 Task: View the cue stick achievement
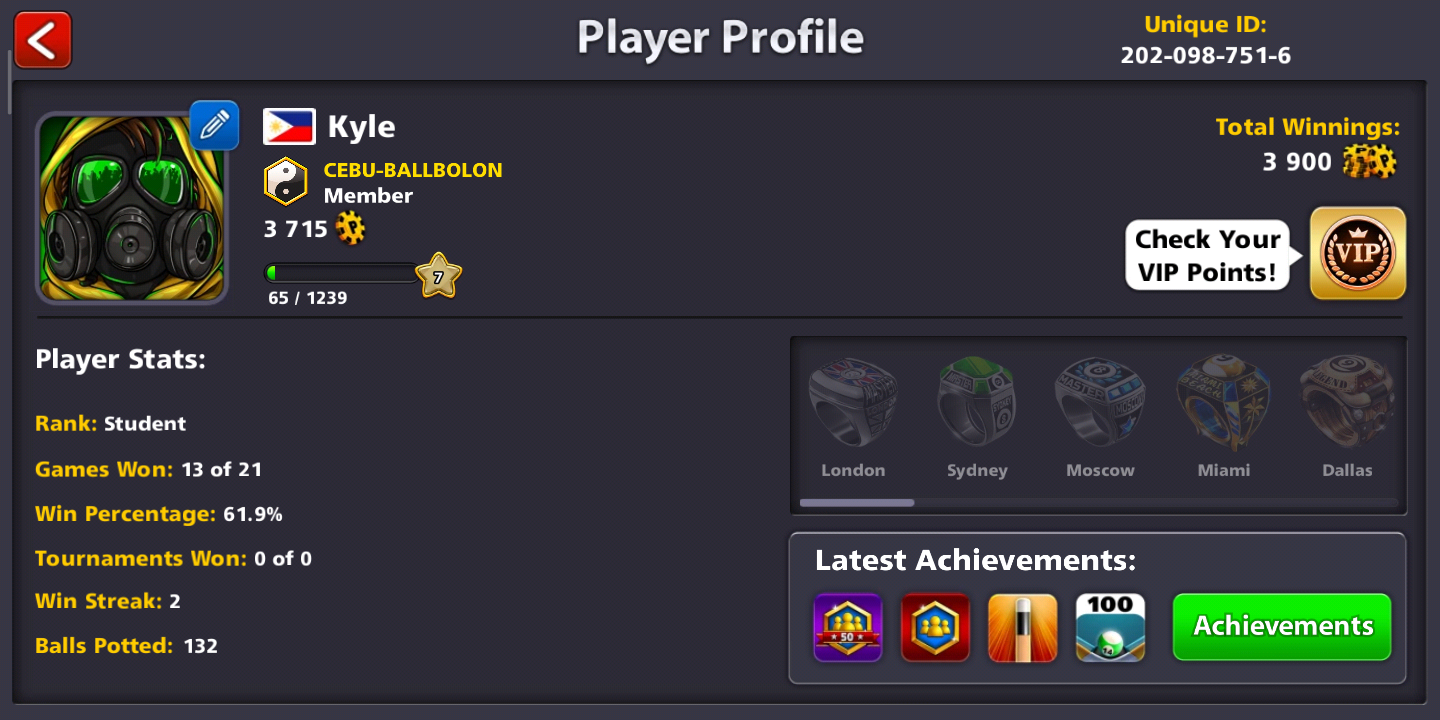point(1022,628)
